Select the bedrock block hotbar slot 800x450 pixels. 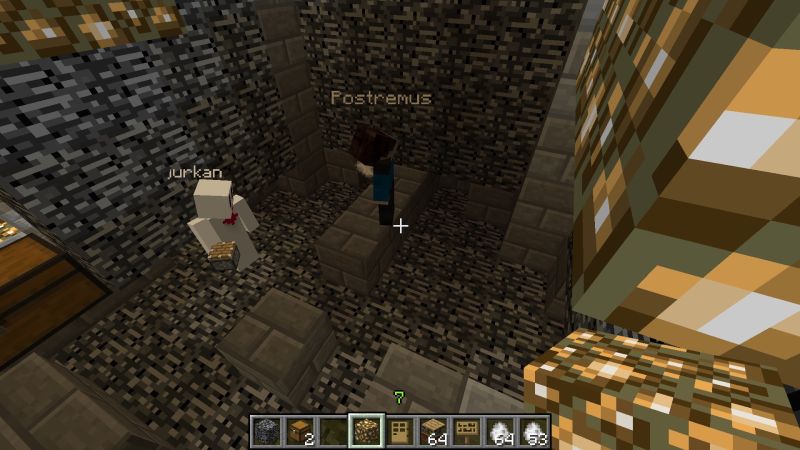[266, 431]
